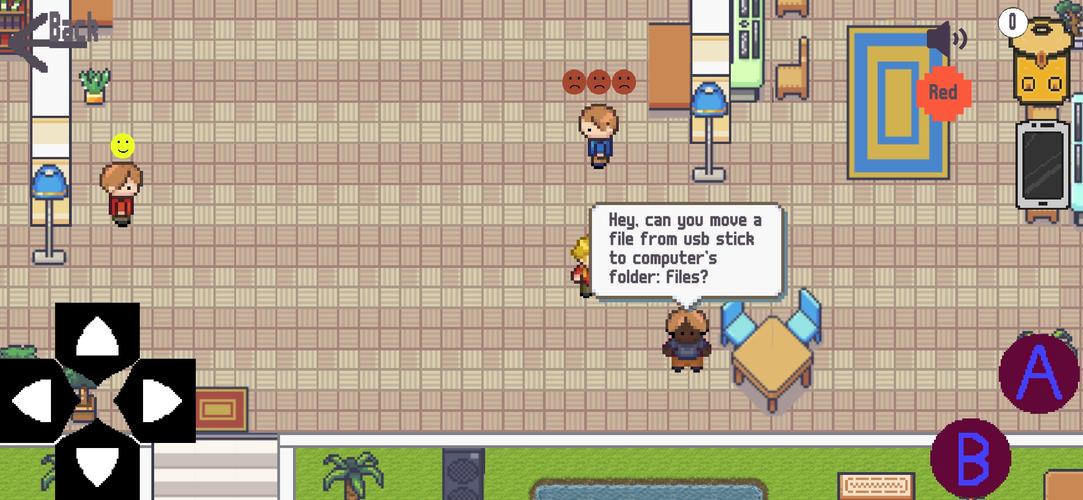Screen dimensions: 1083x500
Task: Tap the purple A action button
Action: (1039, 373)
